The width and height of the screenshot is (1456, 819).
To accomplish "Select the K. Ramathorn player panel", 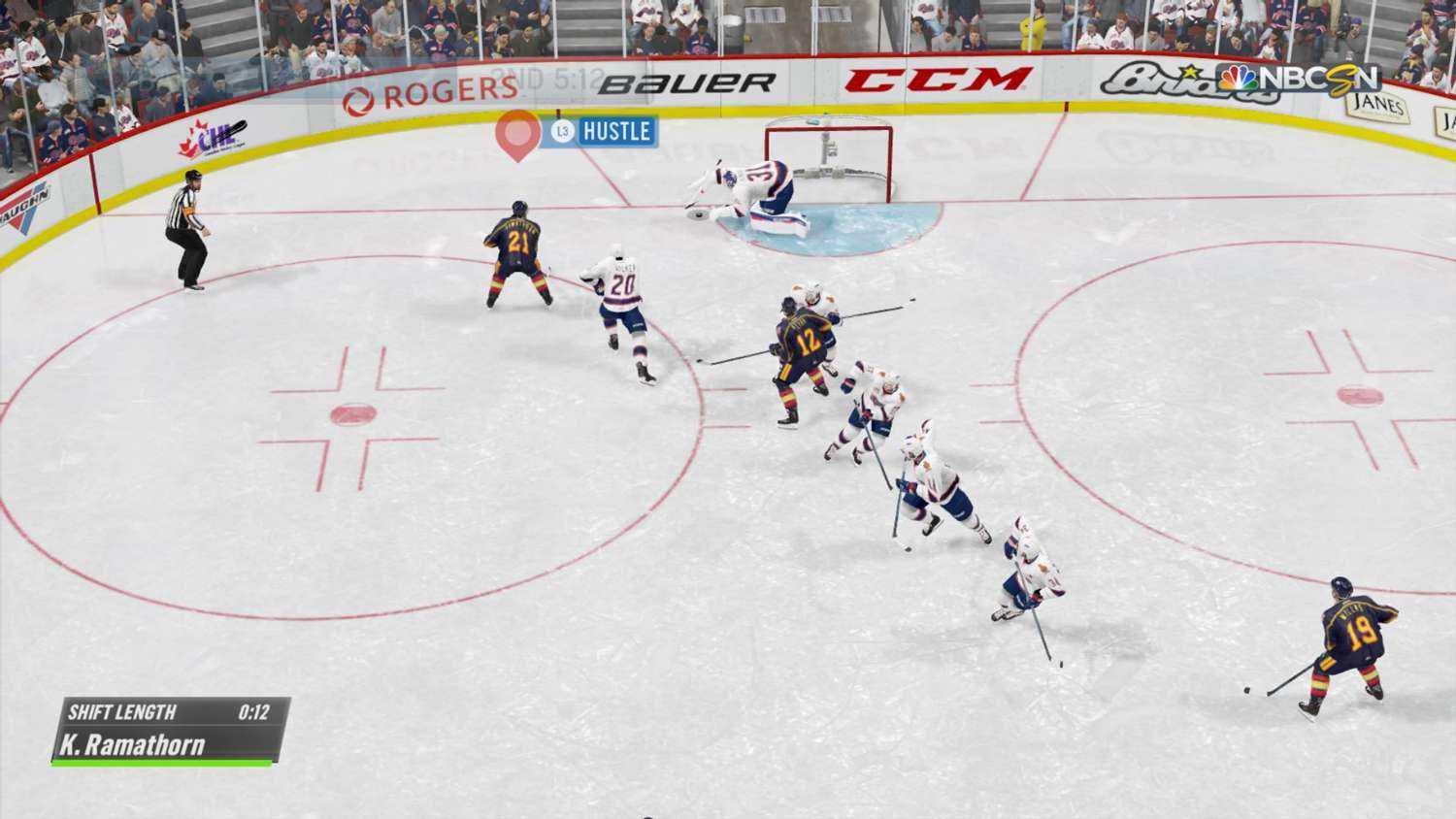I will [x=170, y=731].
